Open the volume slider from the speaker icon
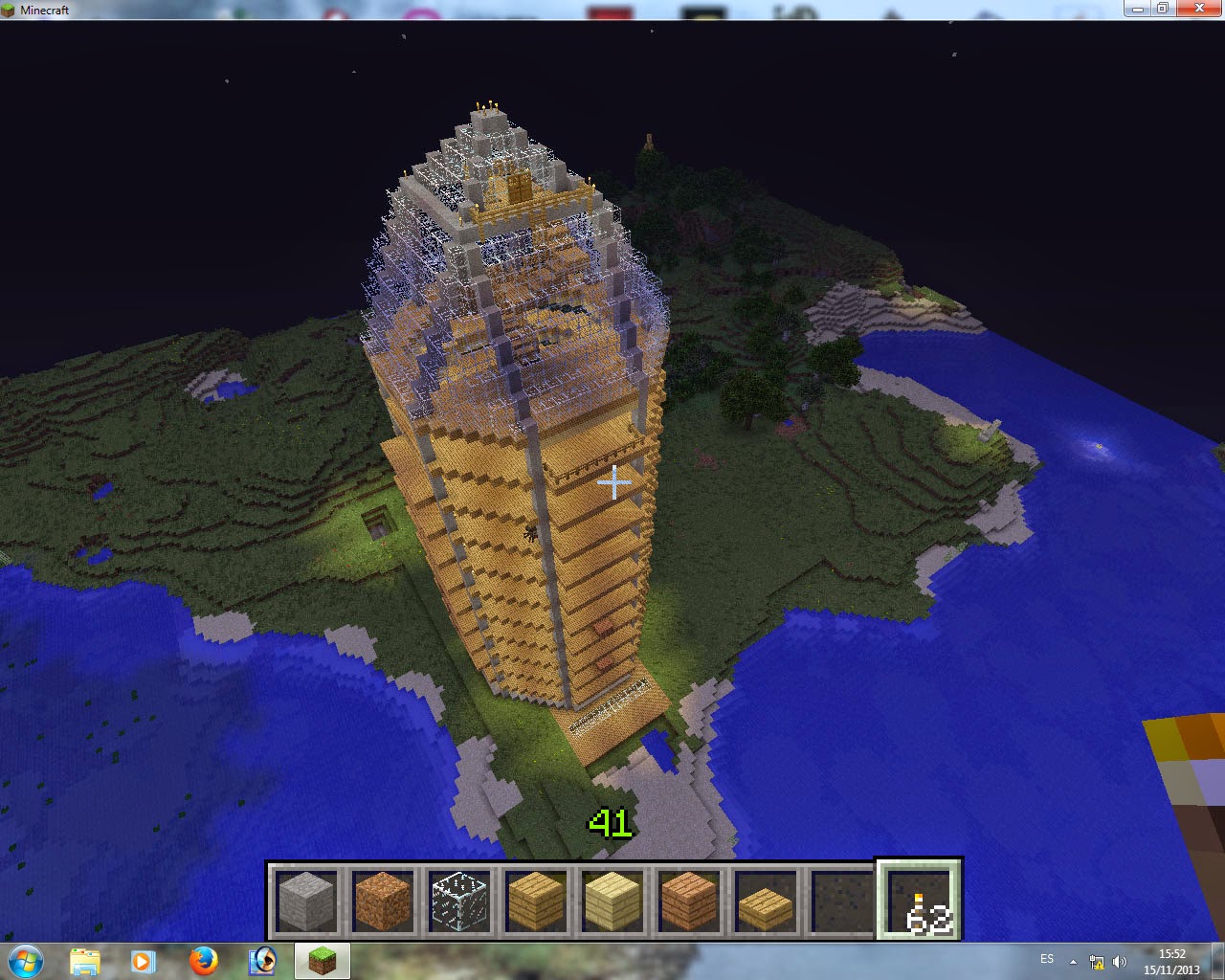 (x=1120, y=961)
